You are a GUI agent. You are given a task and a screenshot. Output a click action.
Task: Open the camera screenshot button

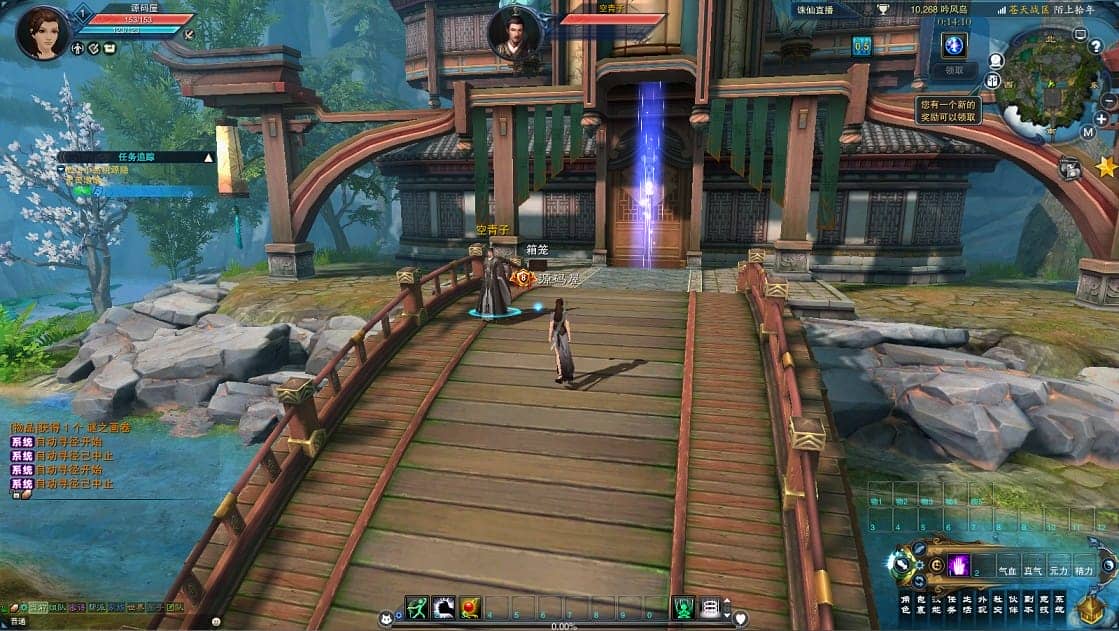point(1070,169)
